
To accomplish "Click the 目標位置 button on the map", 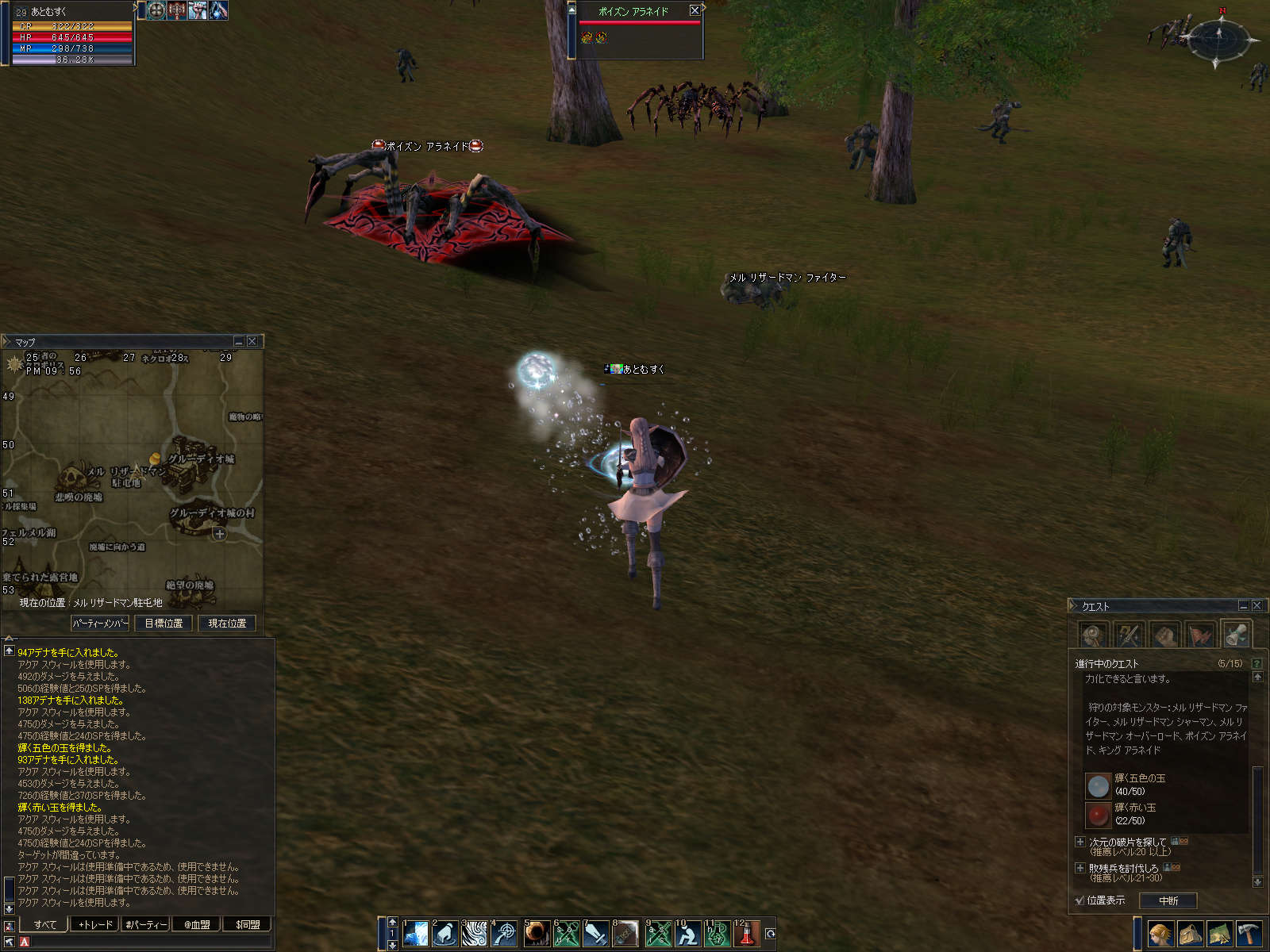I will click(164, 624).
